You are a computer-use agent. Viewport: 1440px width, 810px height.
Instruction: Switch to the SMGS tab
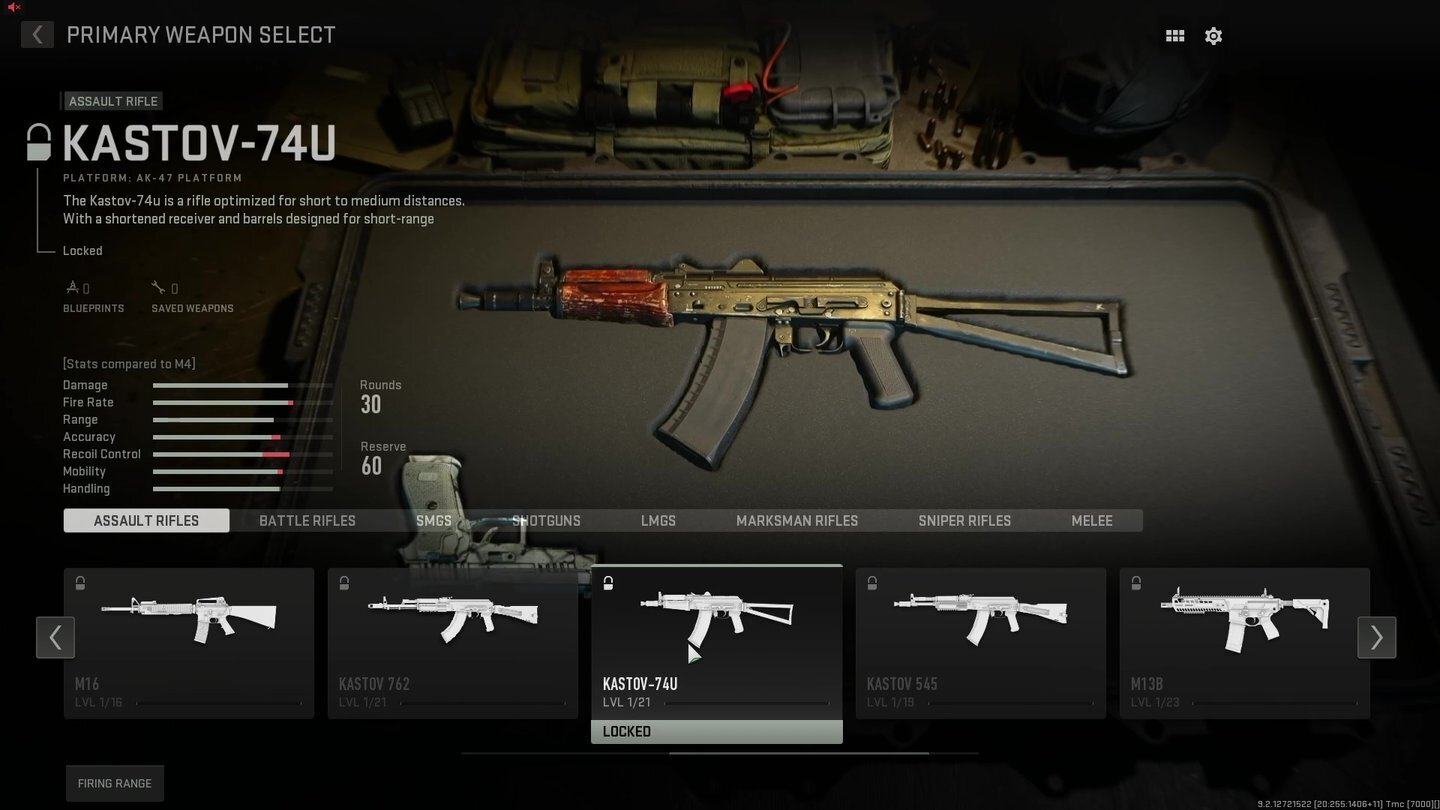[433, 520]
